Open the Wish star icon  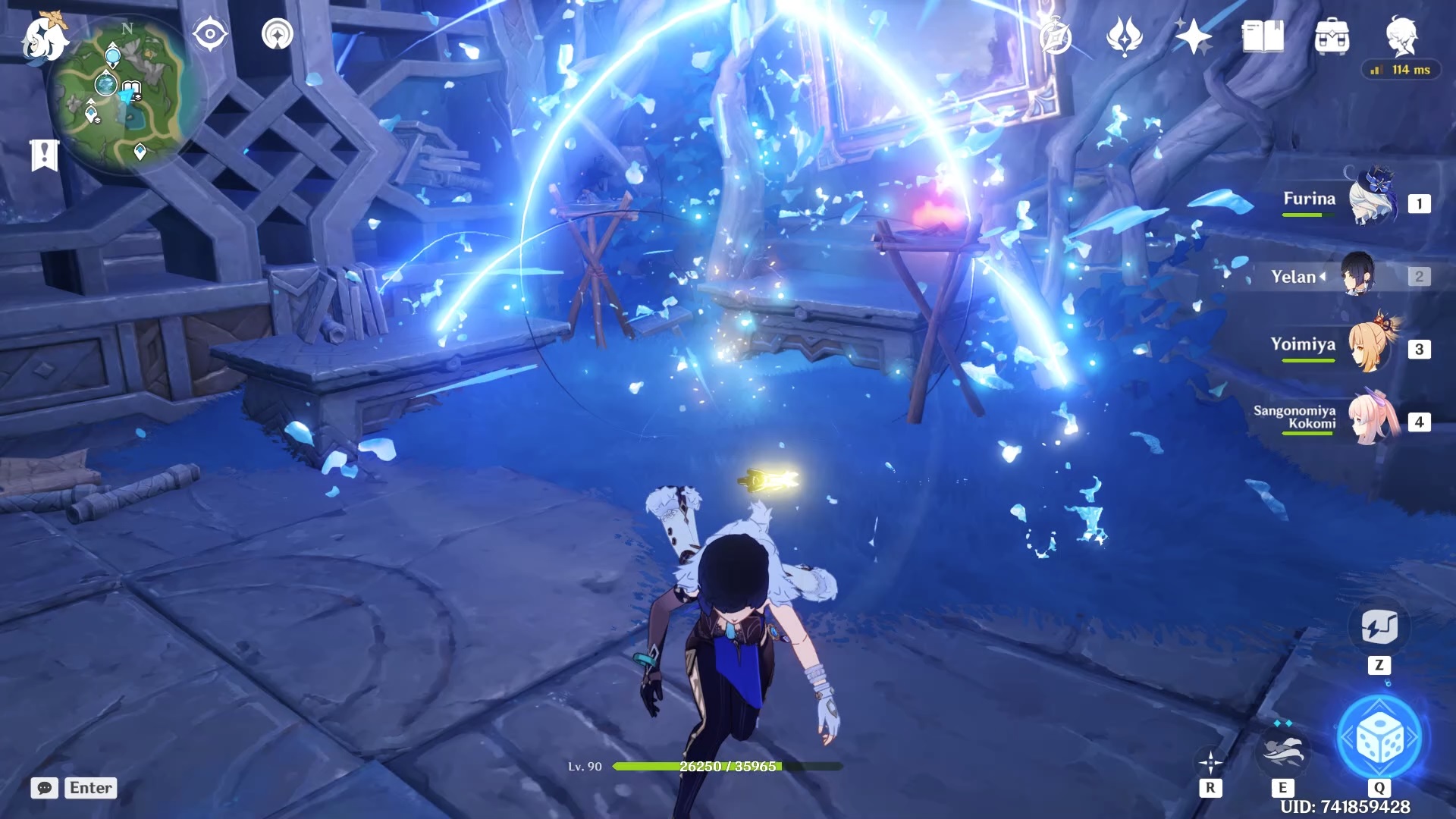[x=1193, y=37]
